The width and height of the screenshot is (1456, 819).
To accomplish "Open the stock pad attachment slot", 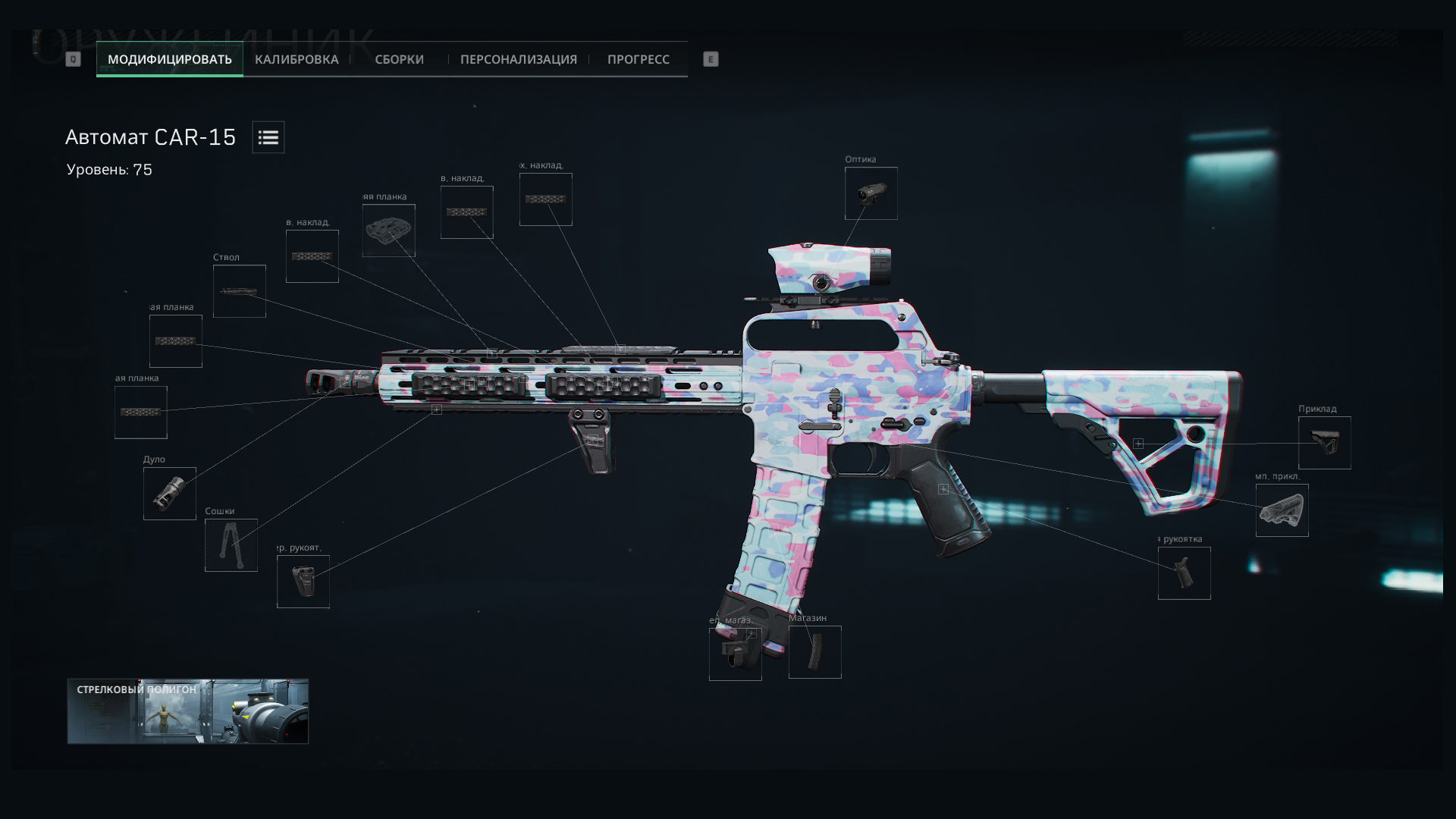I will pos(1282,510).
